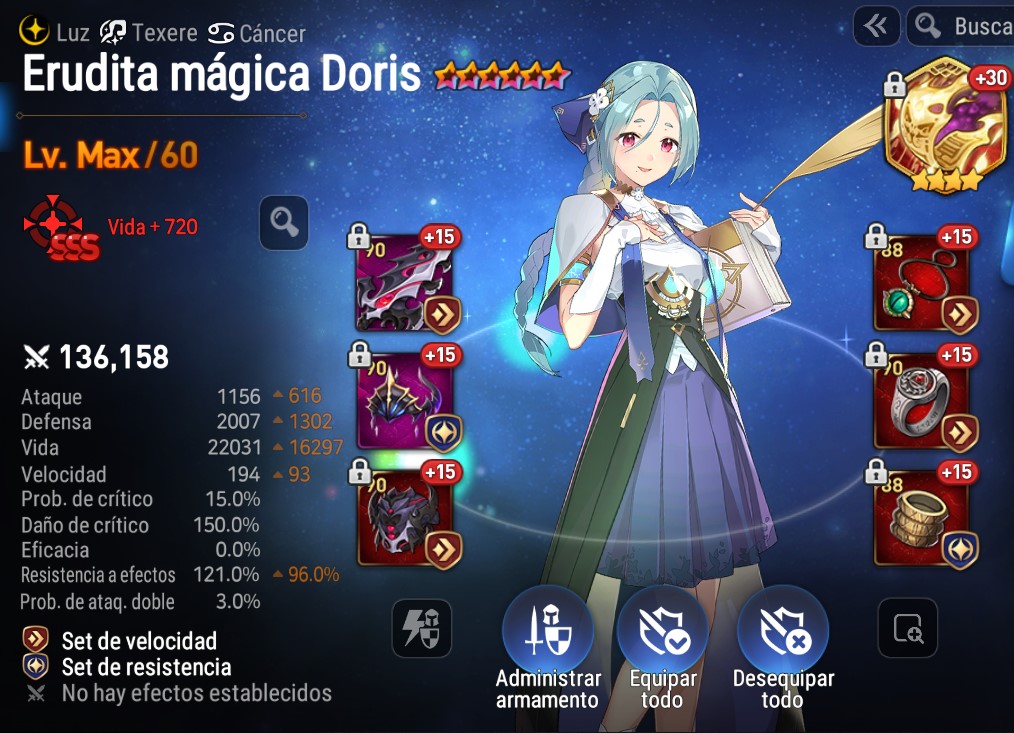This screenshot has width=1014, height=733.
Task: Click the lightning shield button
Action: click(x=421, y=628)
